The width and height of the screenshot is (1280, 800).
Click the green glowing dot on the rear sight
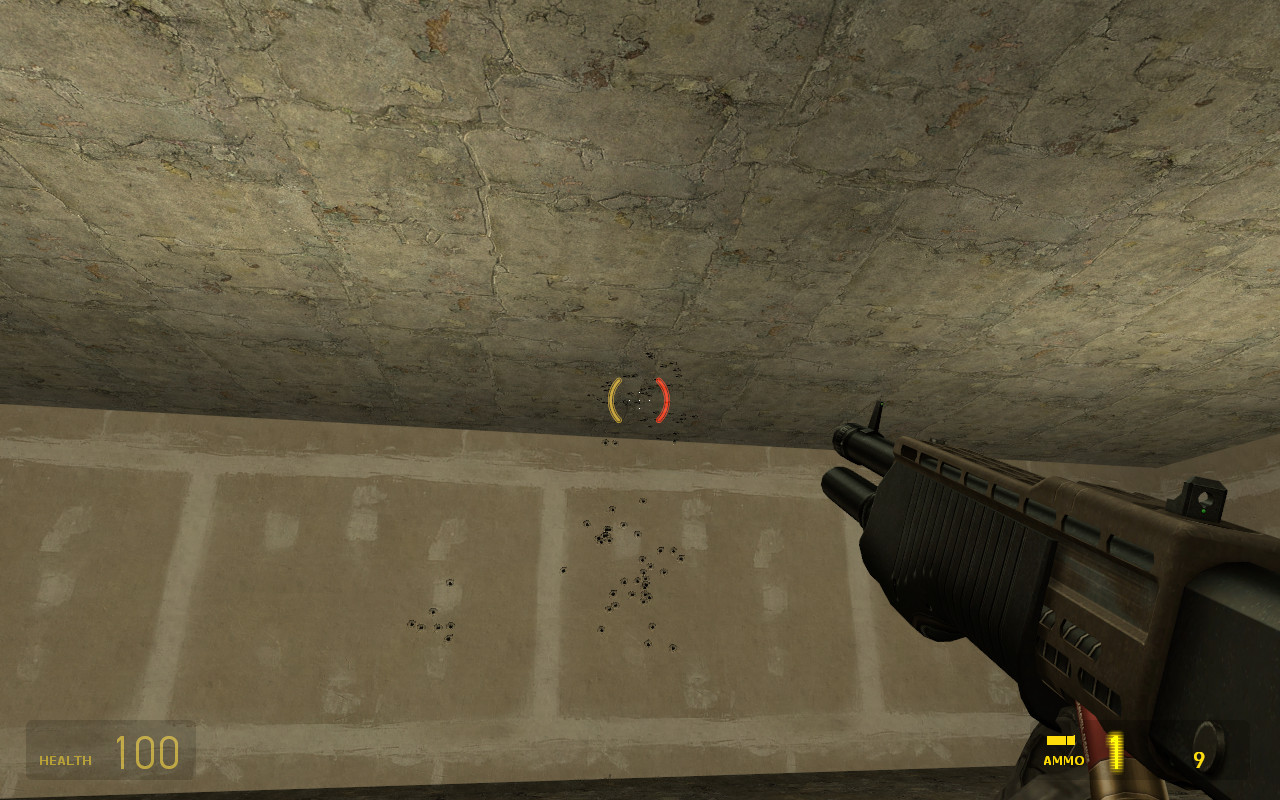coord(1204,511)
